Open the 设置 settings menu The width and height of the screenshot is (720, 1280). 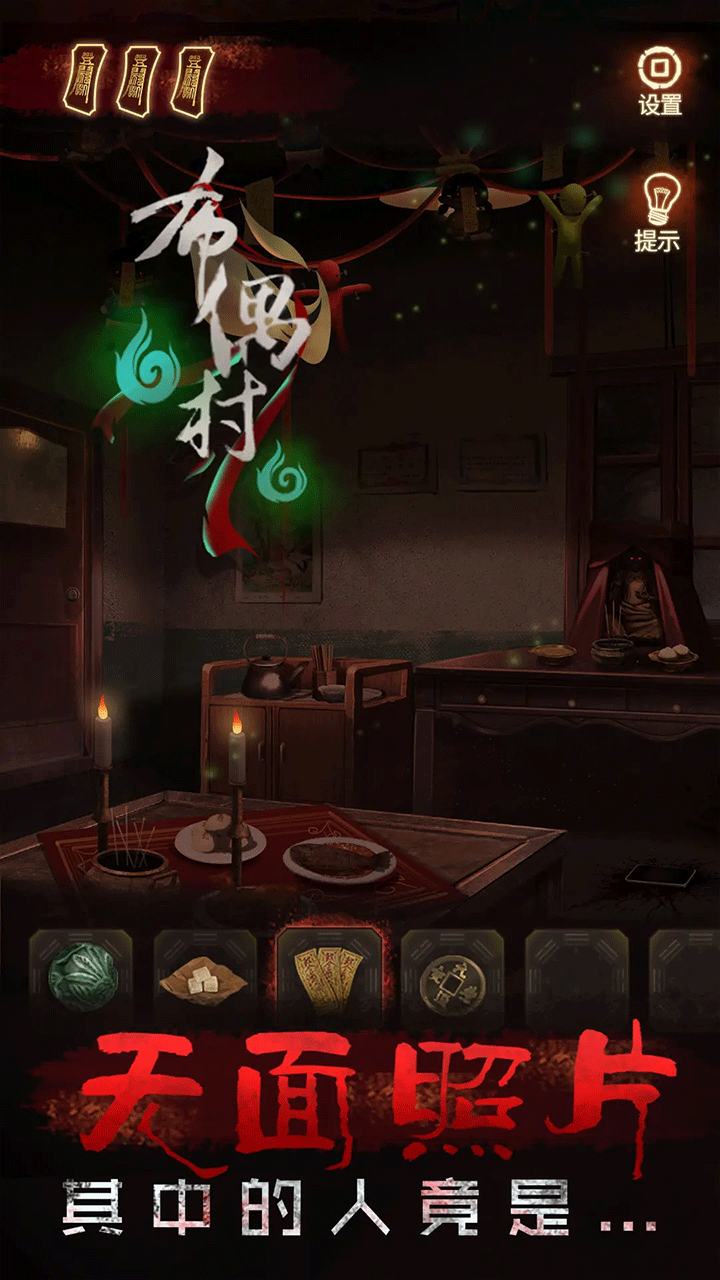(x=659, y=78)
